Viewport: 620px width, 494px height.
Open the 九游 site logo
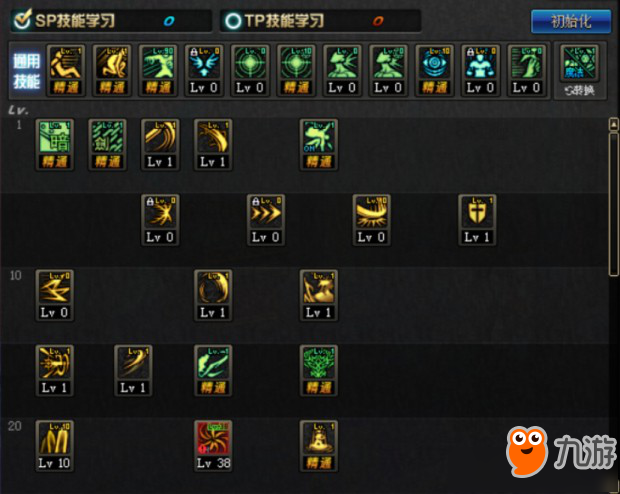coord(558,453)
